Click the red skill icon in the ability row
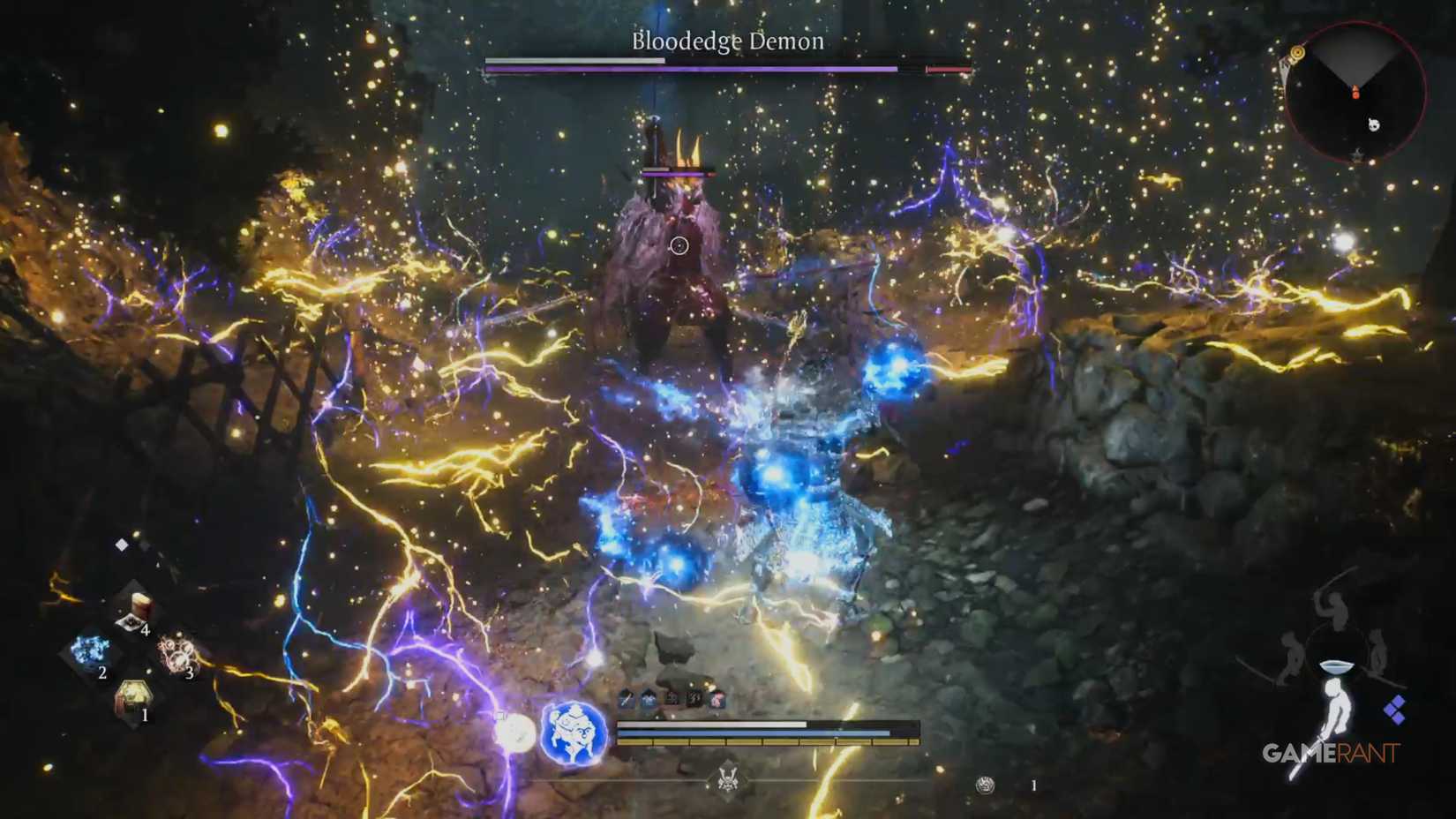1456x819 pixels. [x=718, y=700]
